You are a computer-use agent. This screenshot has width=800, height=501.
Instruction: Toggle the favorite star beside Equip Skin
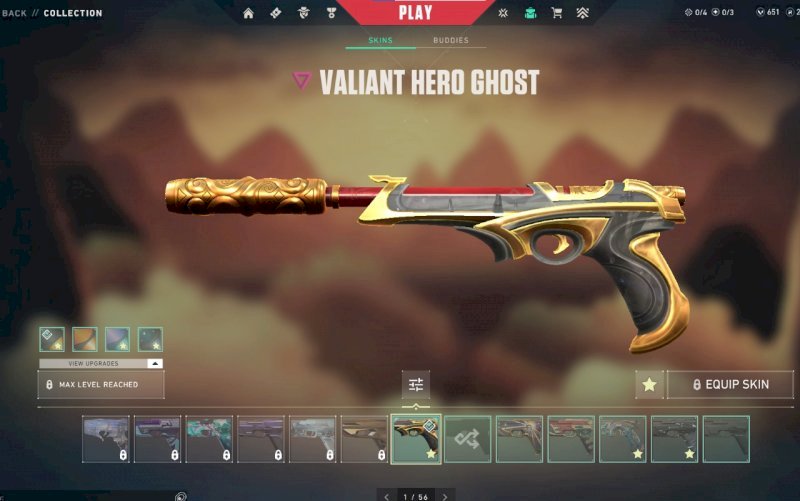click(649, 384)
